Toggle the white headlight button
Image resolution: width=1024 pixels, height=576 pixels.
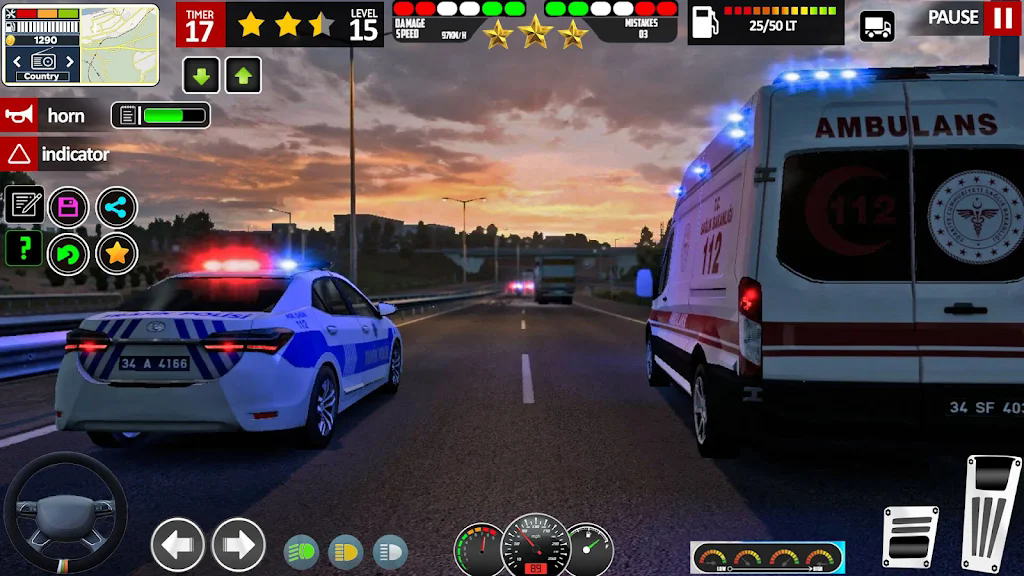[x=390, y=551]
